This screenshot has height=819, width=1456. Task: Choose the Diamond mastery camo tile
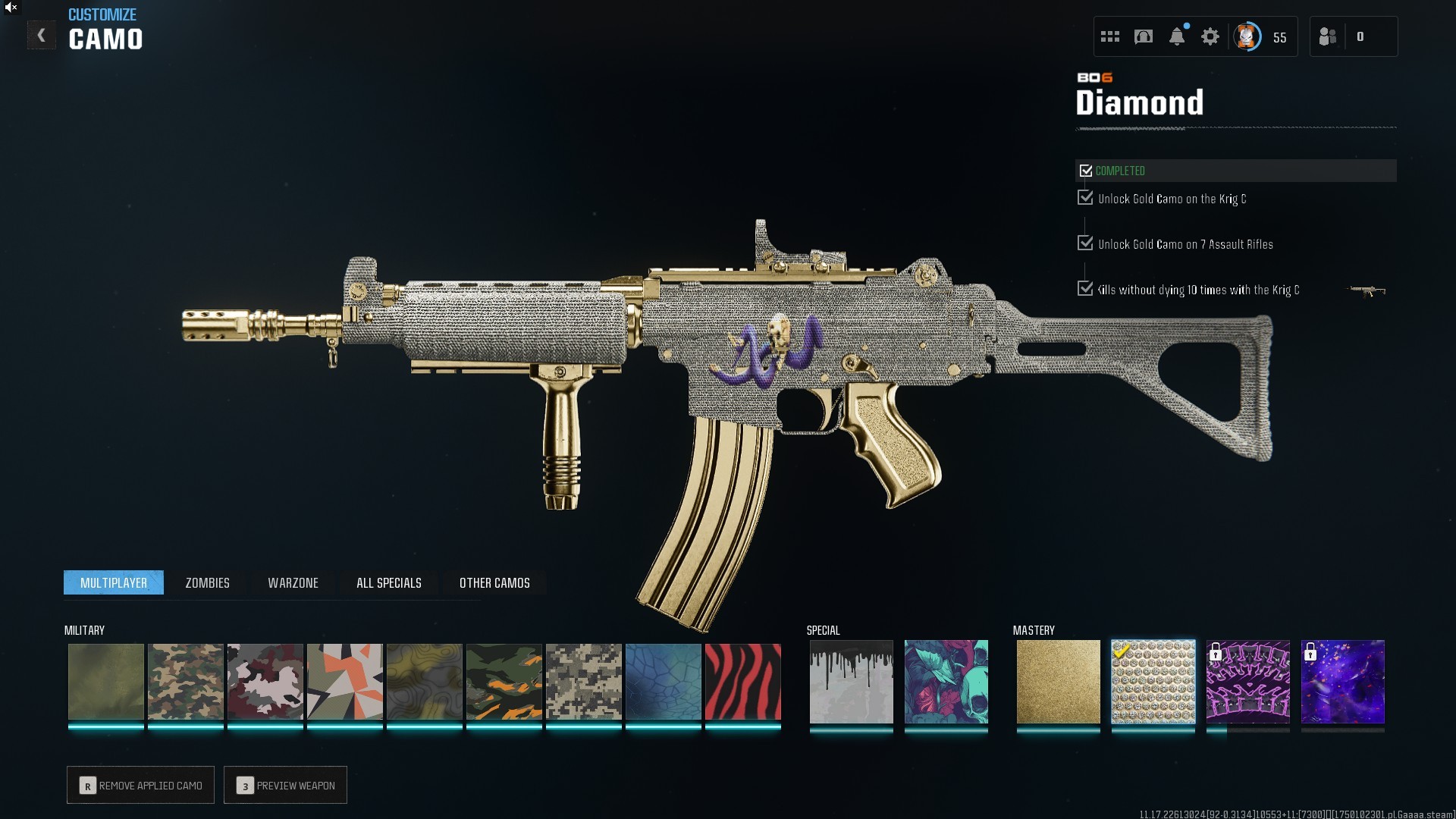click(1153, 681)
